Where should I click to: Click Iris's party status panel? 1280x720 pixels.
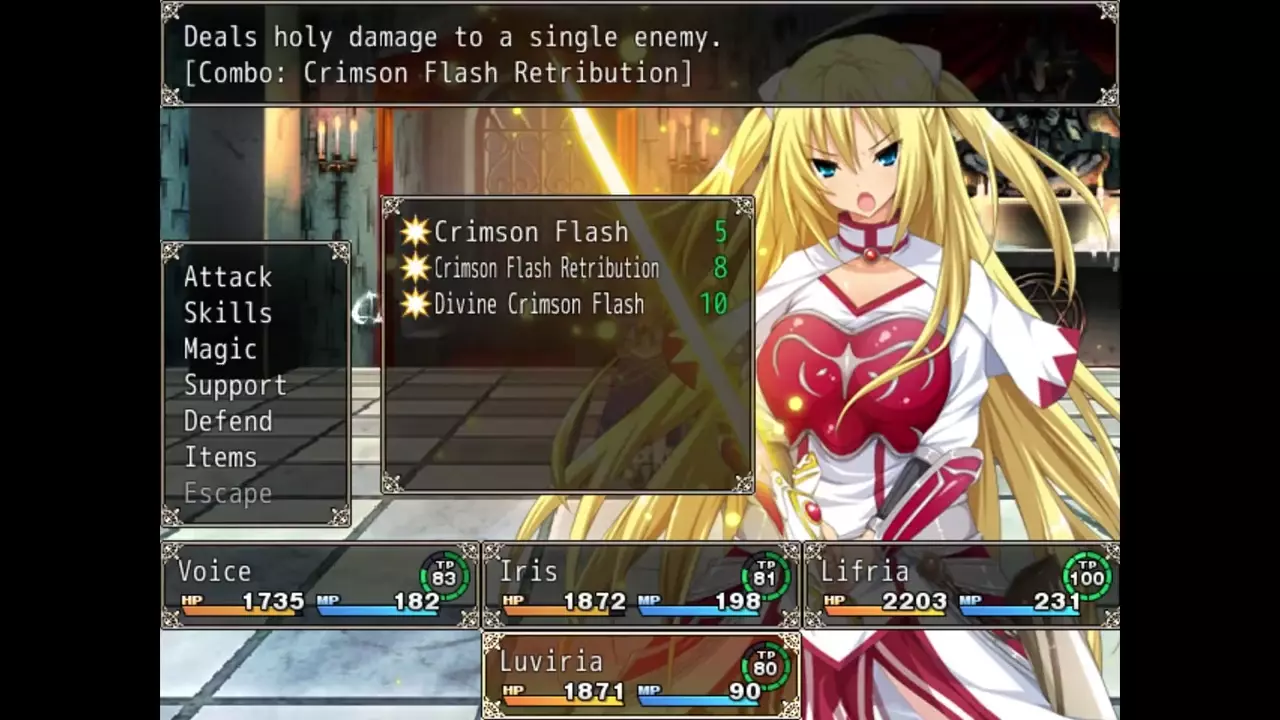point(641,586)
